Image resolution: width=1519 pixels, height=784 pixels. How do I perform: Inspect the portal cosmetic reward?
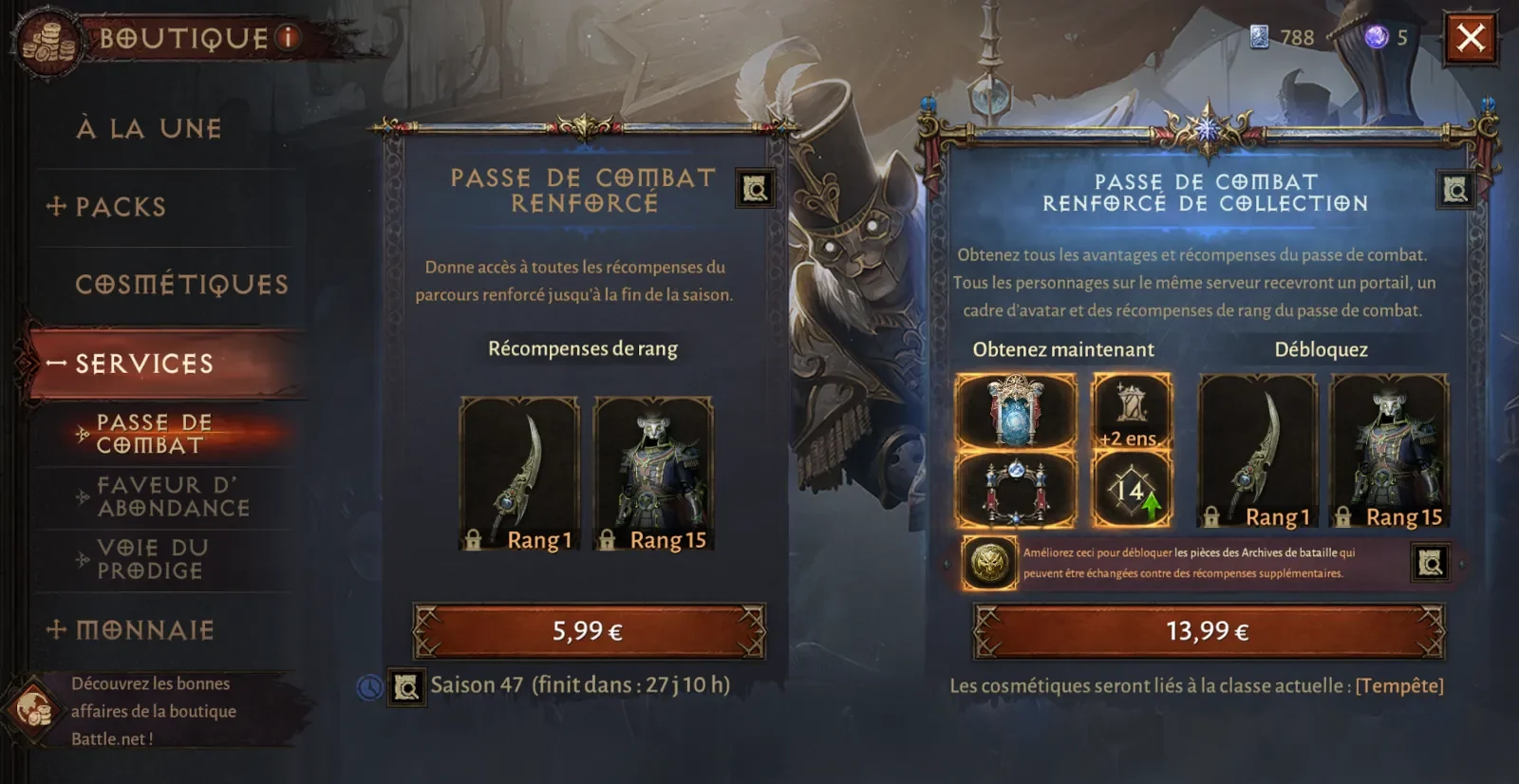[1015, 410]
